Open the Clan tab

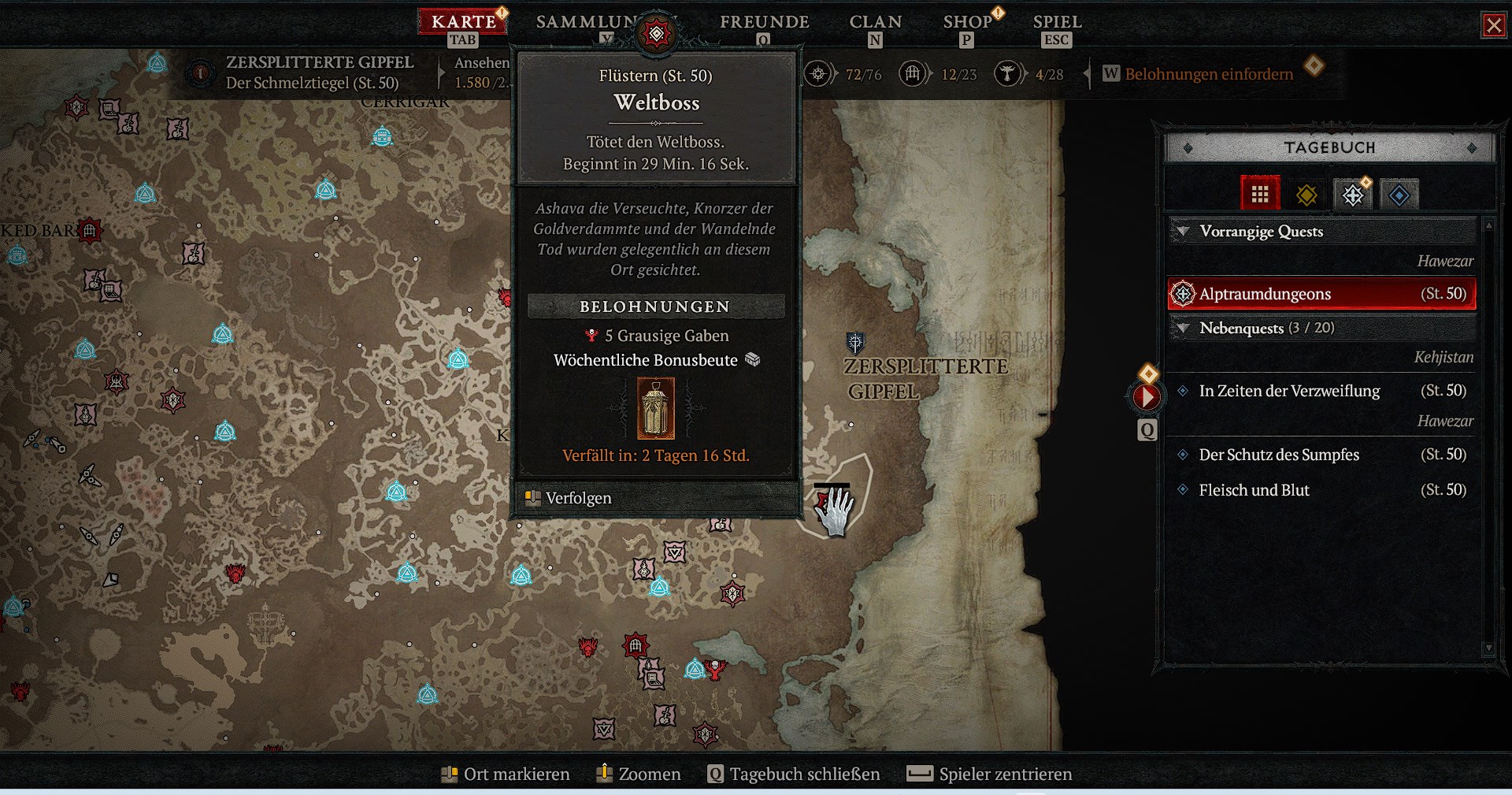pos(875,22)
